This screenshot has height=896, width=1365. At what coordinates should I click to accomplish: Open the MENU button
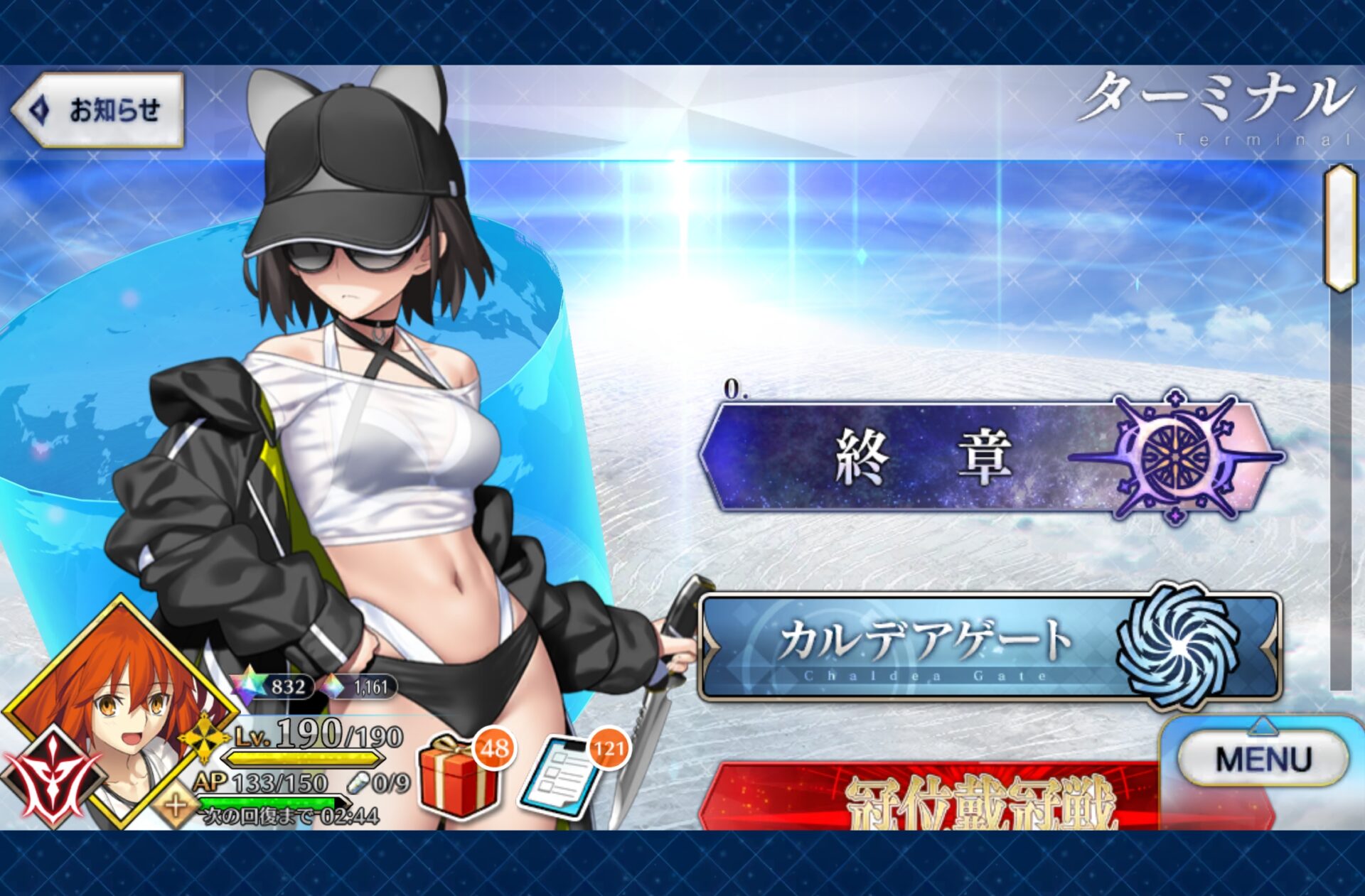1263,759
